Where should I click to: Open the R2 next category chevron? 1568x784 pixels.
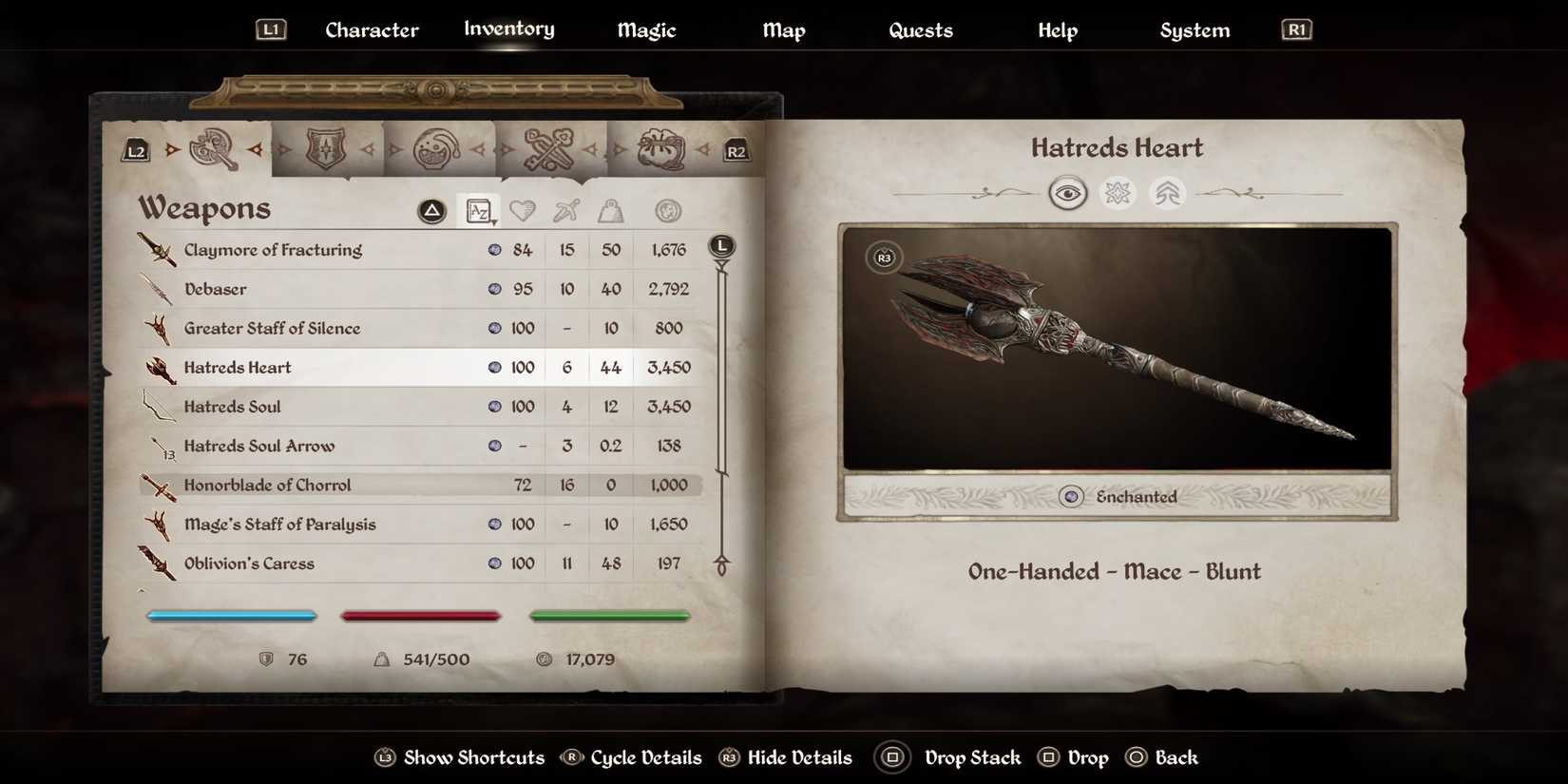[736, 149]
